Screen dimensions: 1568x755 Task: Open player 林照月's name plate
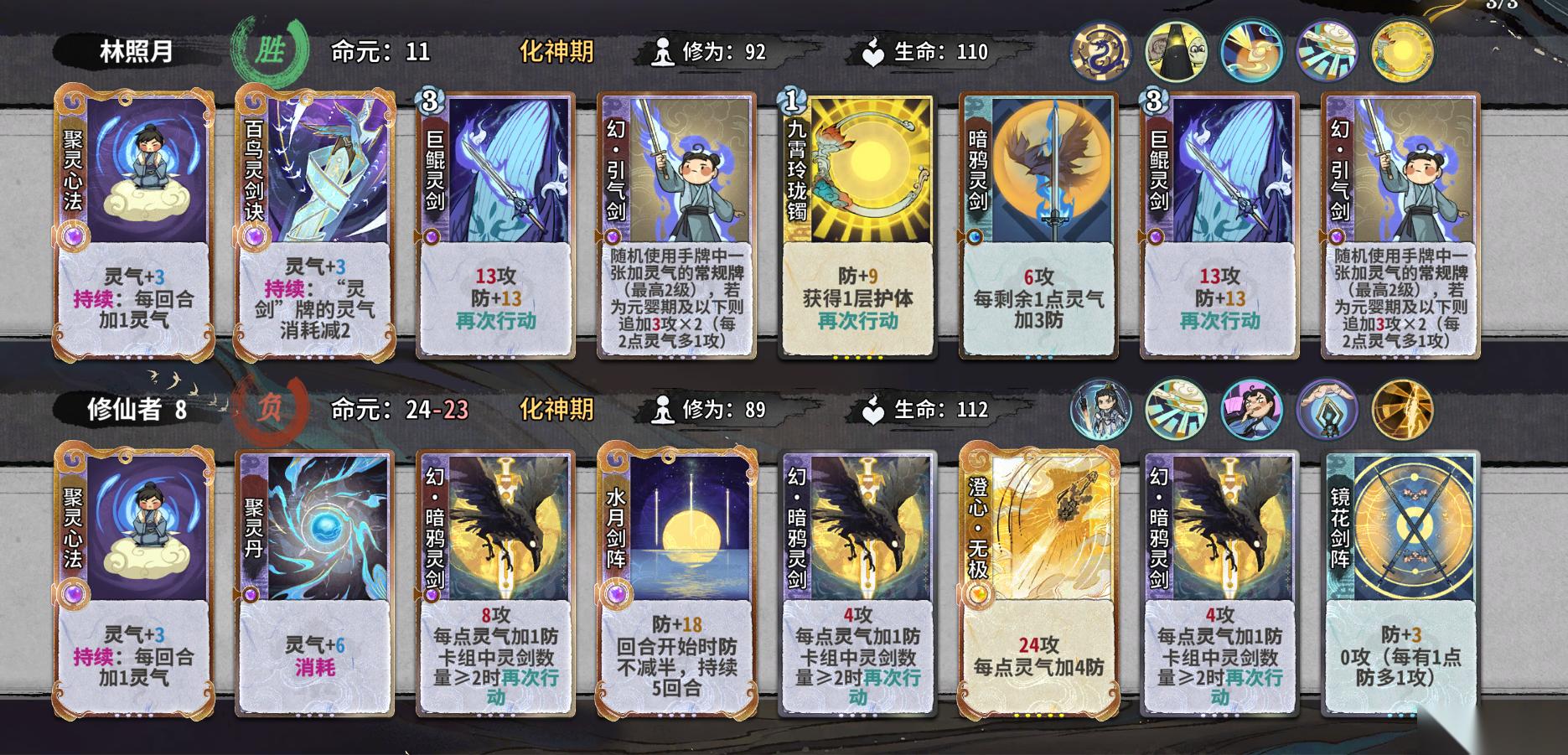click(x=136, y=52)
